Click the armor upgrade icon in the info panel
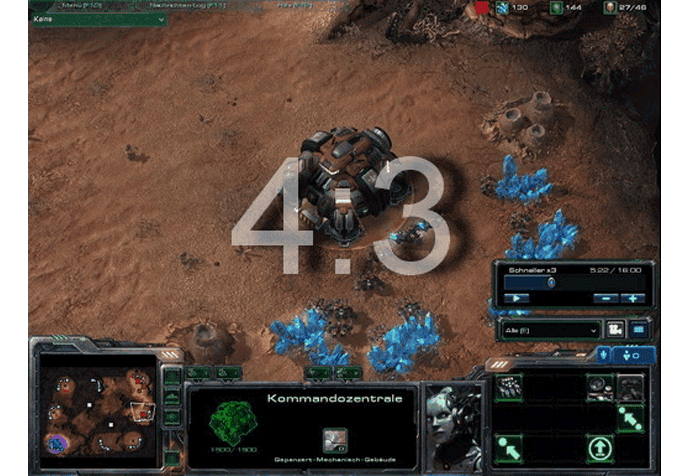The width and height of the screenshot is (690, 476). coord(335,438)
